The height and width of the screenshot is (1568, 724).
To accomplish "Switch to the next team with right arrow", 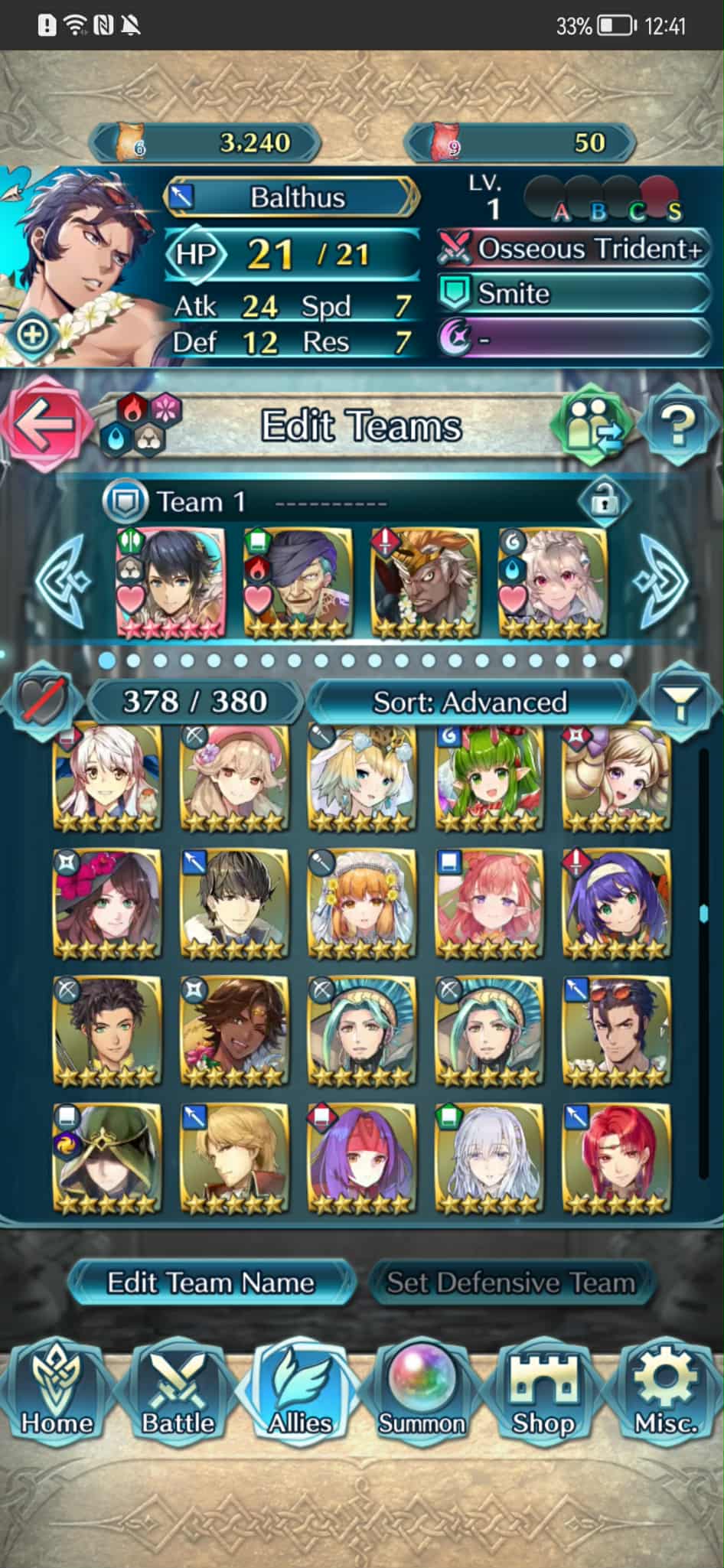I will tap(664, 582).
